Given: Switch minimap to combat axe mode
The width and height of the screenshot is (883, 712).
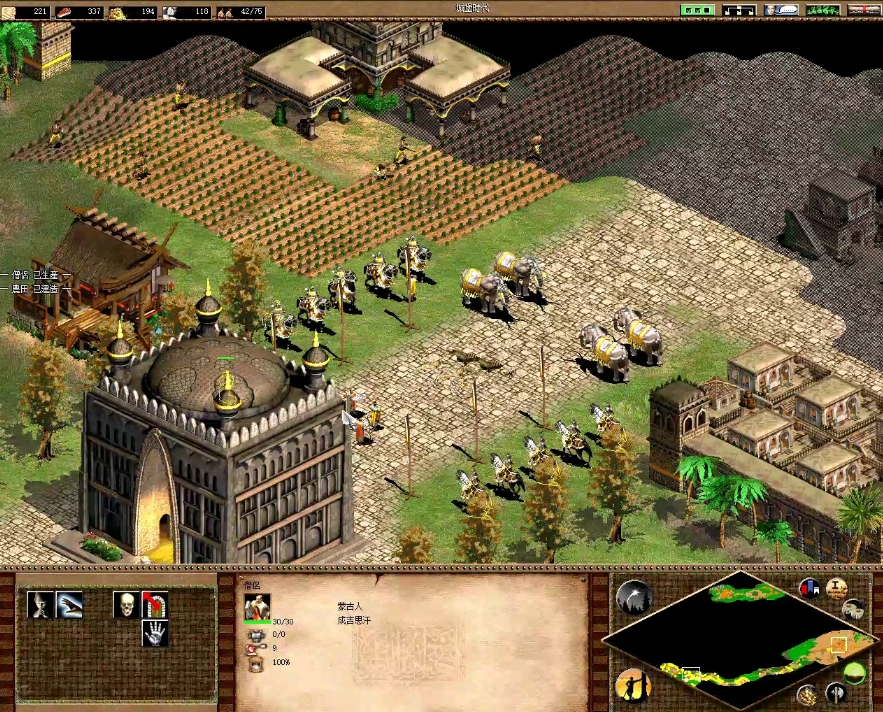Looking at the screenshot, I should [x=835, y=693].
